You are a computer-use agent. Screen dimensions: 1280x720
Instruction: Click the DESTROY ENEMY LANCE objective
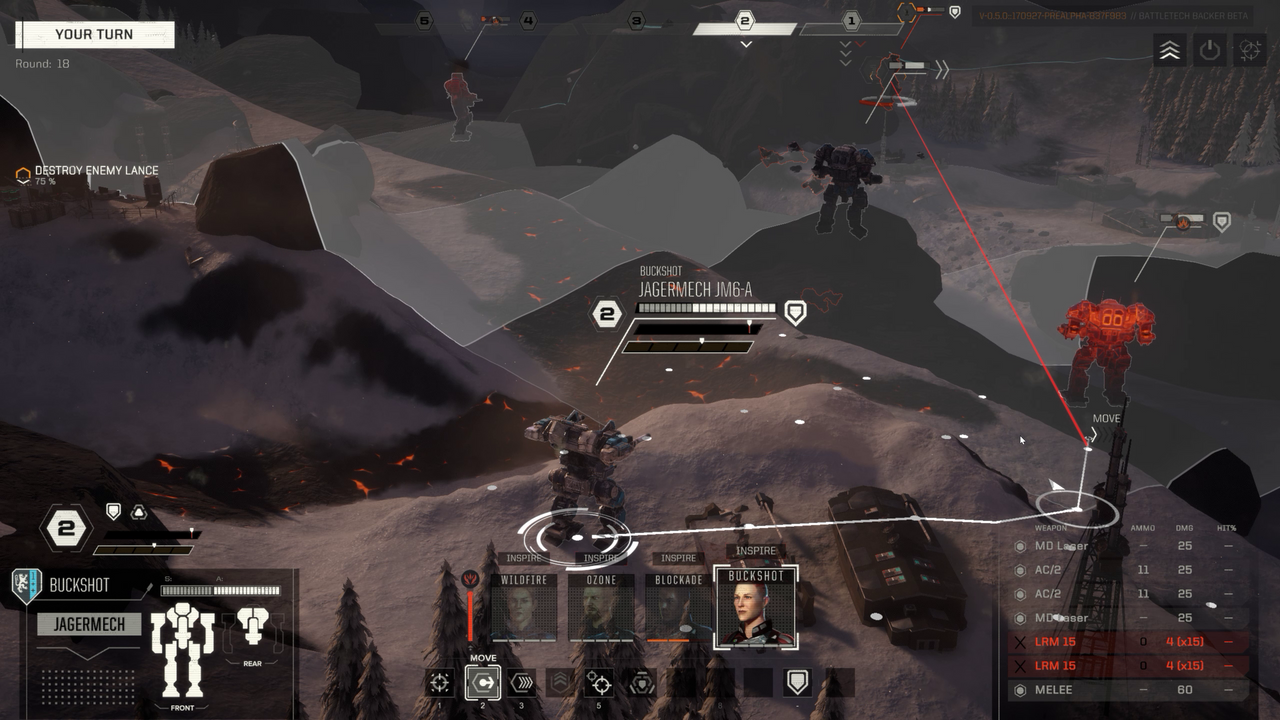[x=95, y=171]
